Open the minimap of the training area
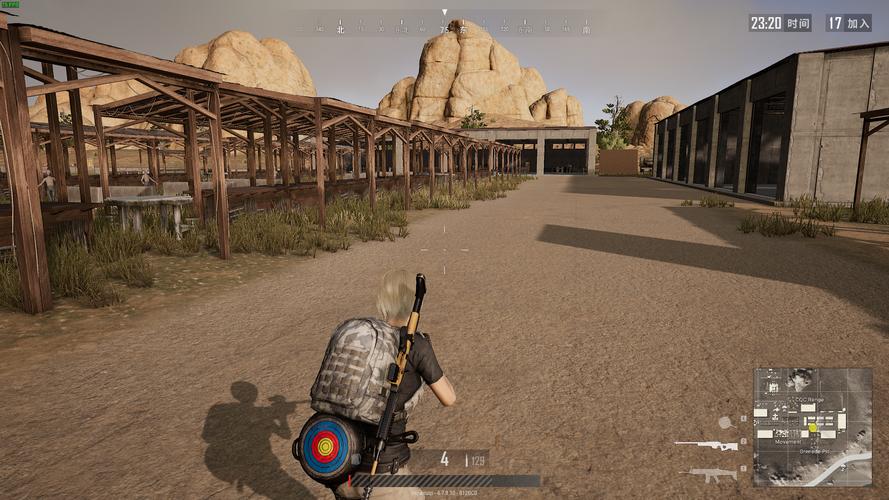This screenshot has height=500, width=889. (x=812, y=426)
